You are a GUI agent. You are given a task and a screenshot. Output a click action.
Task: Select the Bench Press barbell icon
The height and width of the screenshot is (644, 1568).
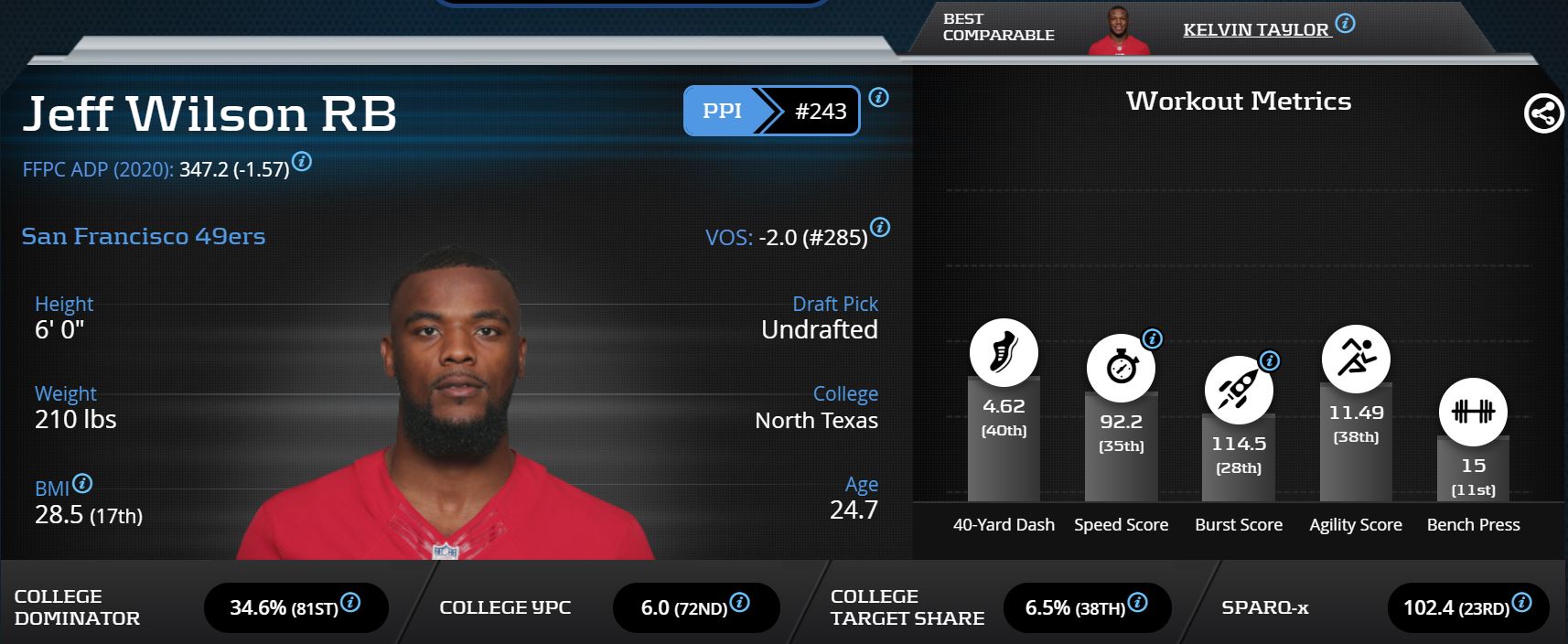point(1473,412)
